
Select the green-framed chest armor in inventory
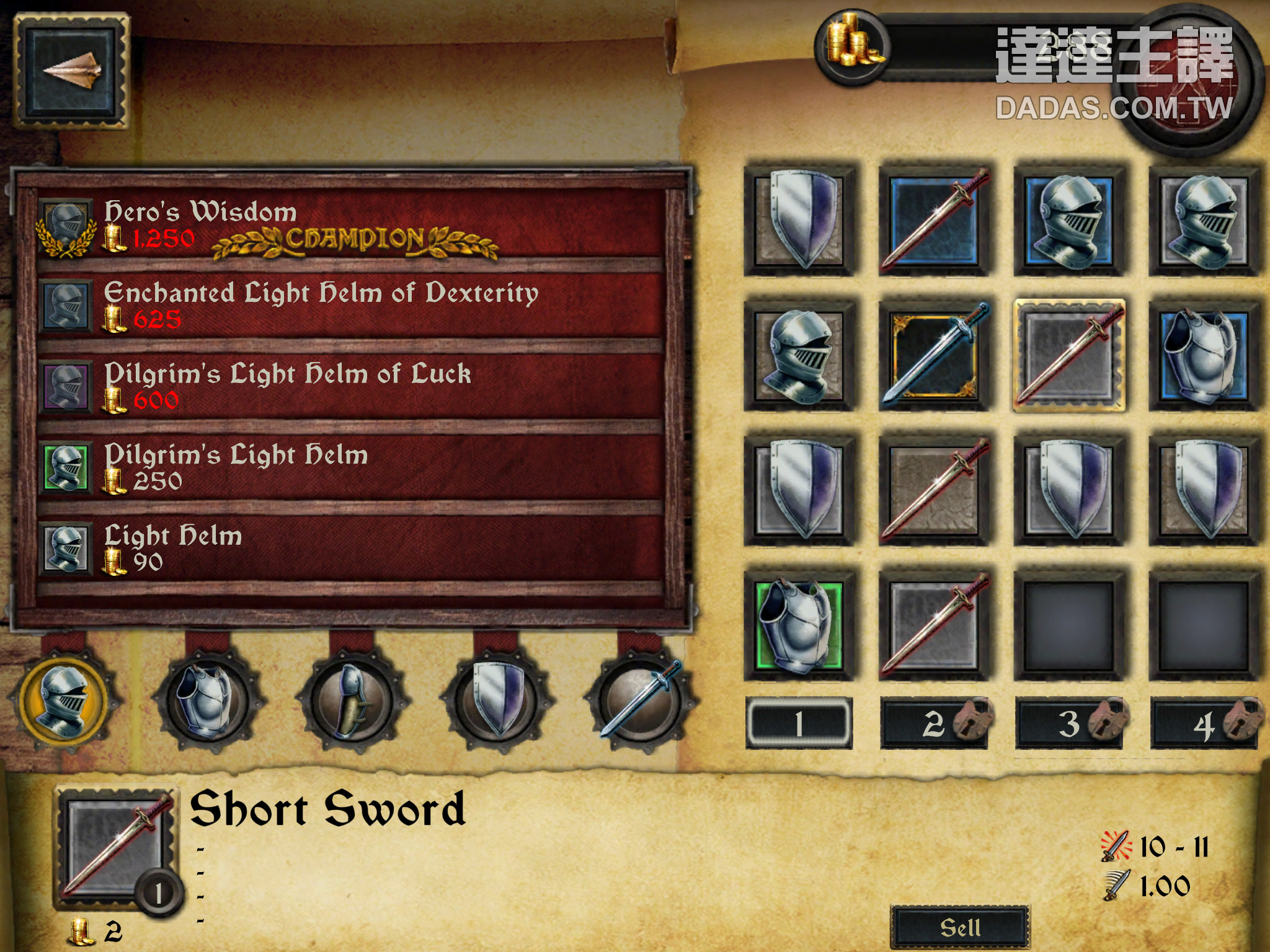coord(799,626)
